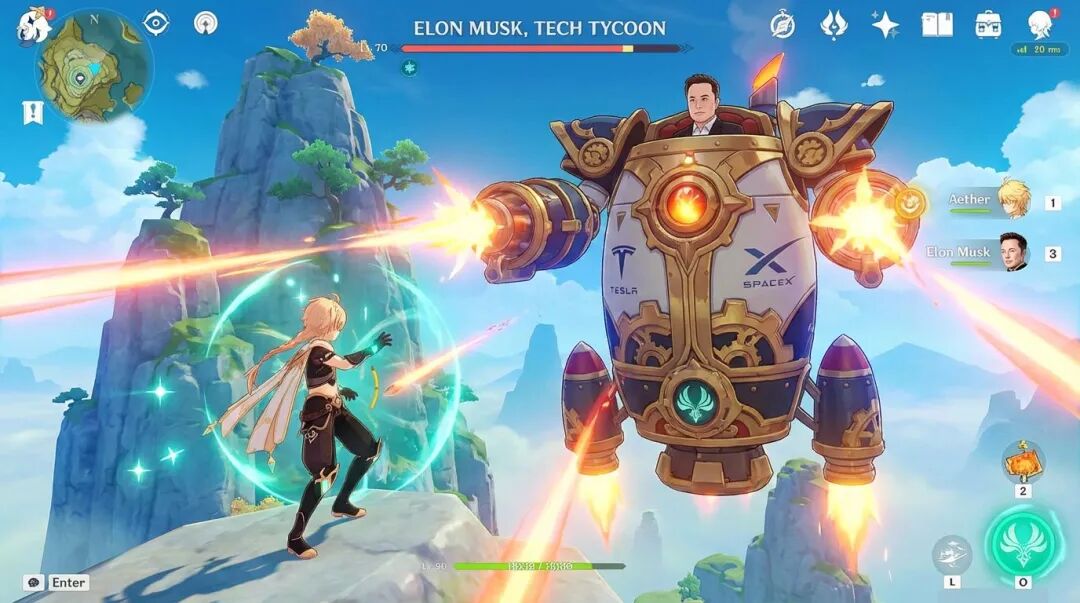
Task: Open the character profile head icon
Action: [1042, 25]
